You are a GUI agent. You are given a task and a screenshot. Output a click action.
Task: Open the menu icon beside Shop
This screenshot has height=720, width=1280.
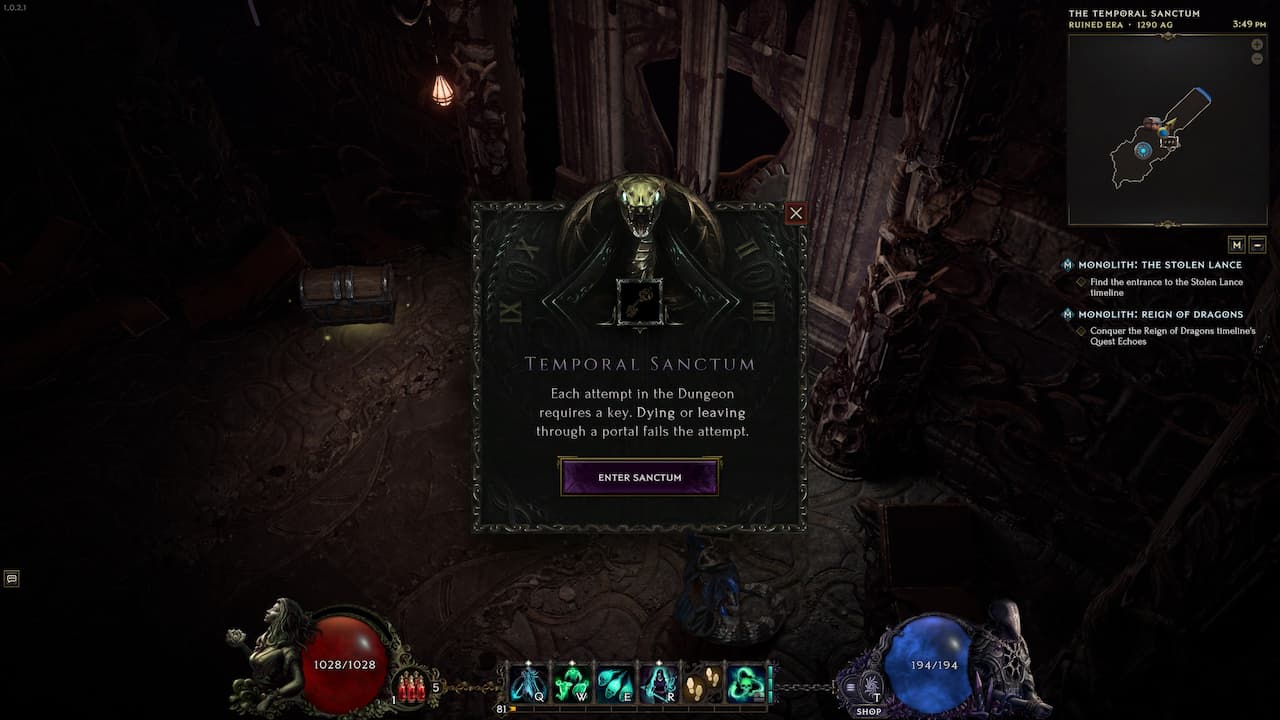pos(851,687)
